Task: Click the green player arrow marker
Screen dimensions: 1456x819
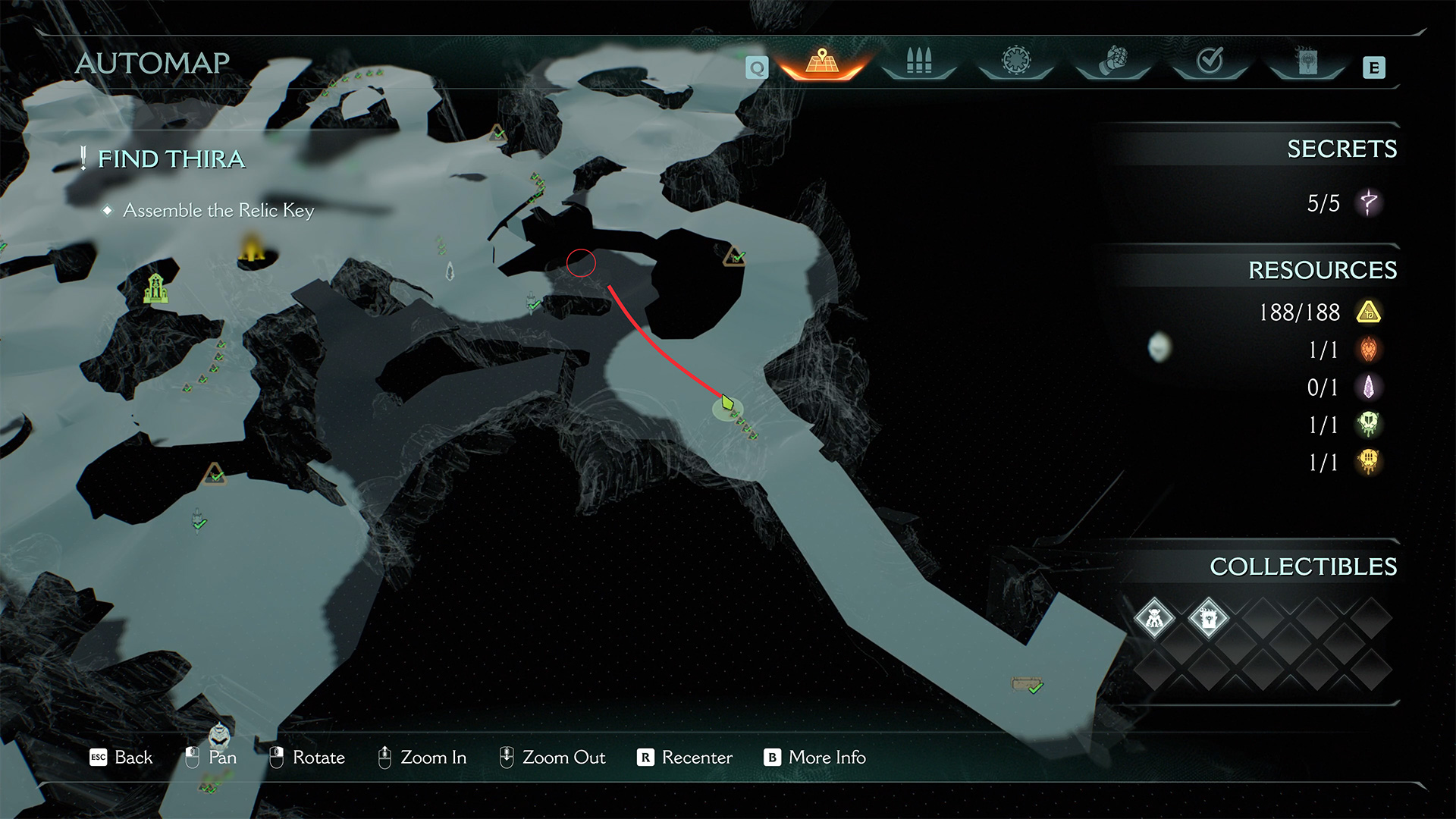Action: coord(727,403)
